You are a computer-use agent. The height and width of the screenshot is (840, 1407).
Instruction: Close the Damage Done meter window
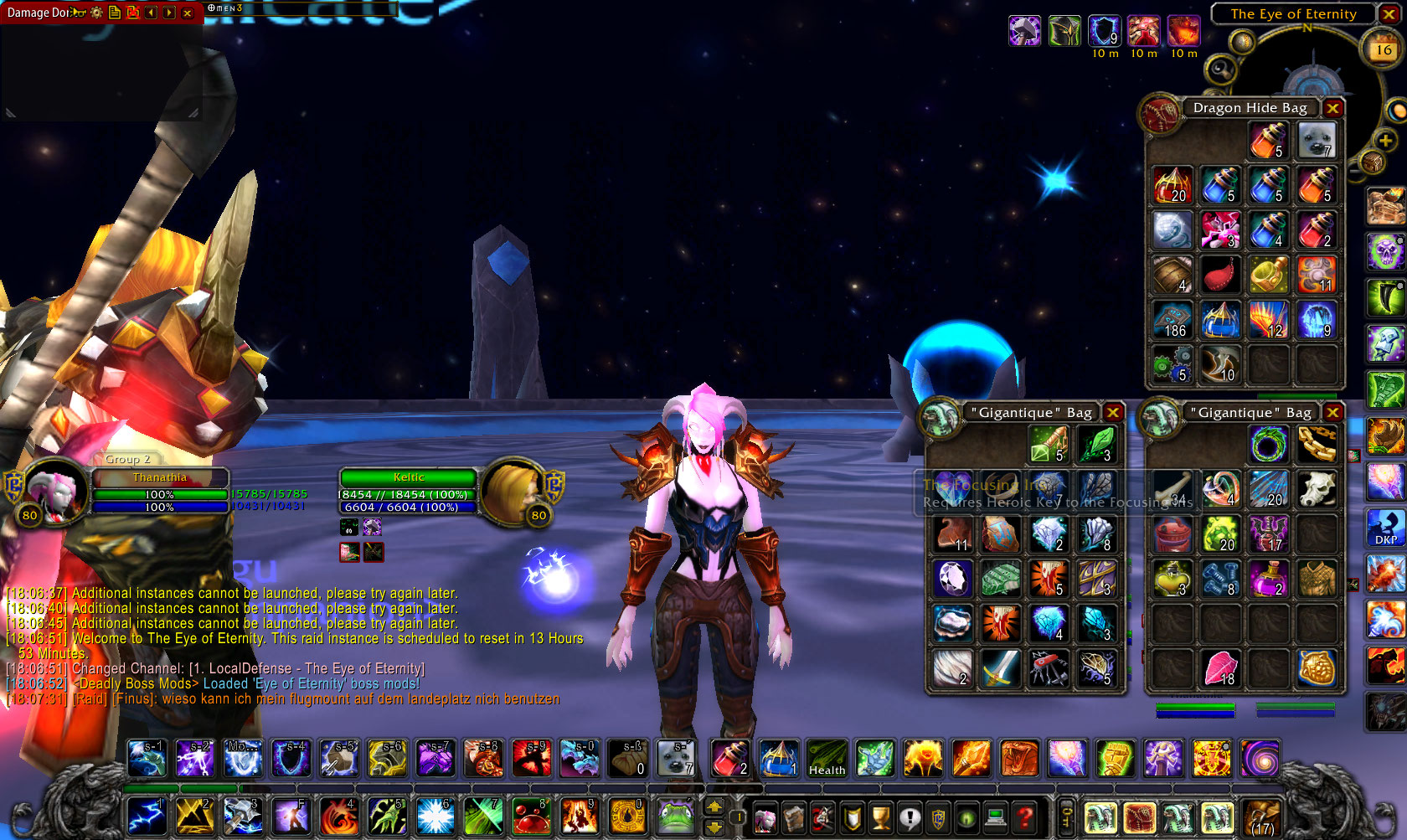pyautogui.click(x=188, y=13)
